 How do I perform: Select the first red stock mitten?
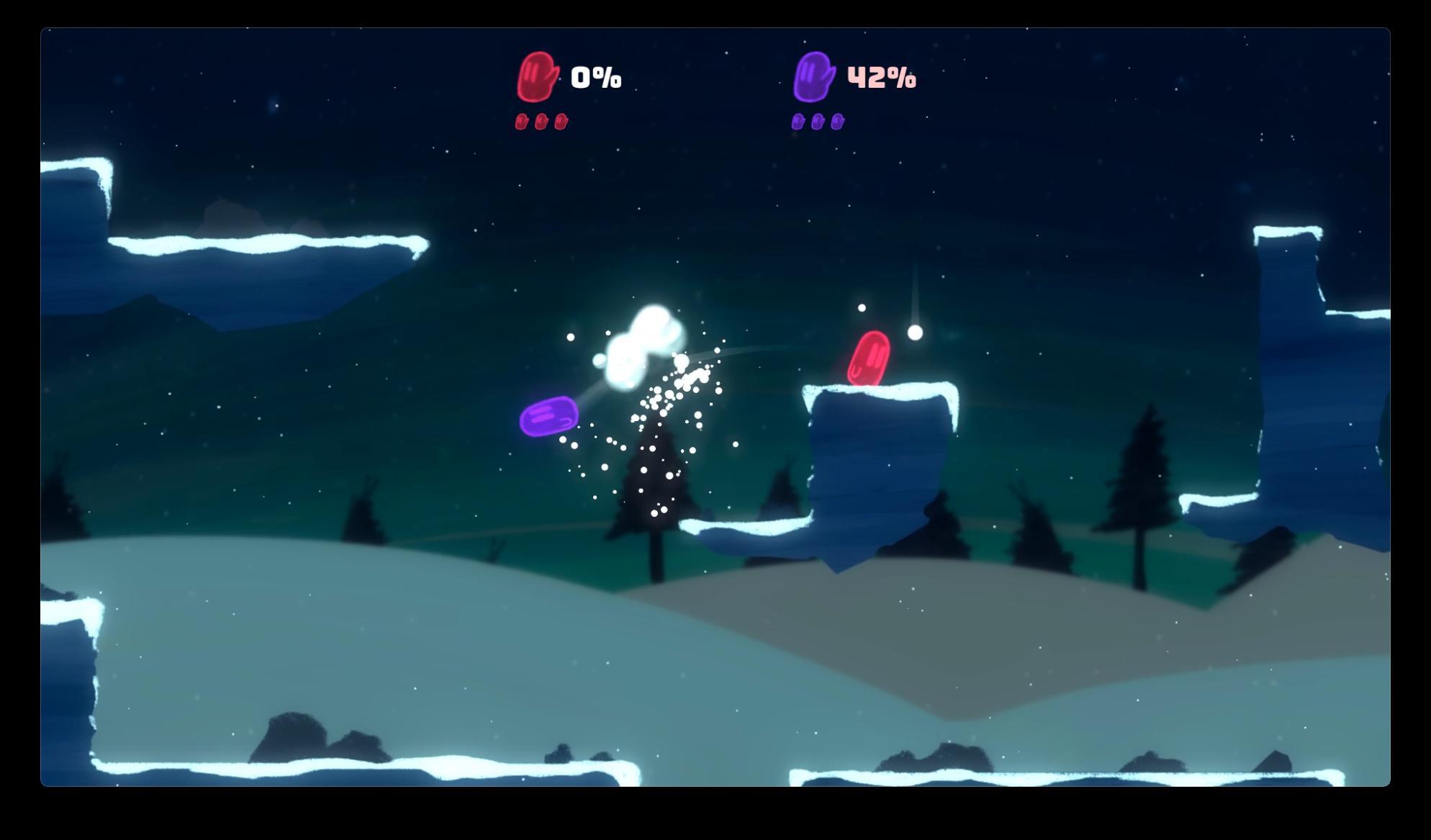pos(520,122)
